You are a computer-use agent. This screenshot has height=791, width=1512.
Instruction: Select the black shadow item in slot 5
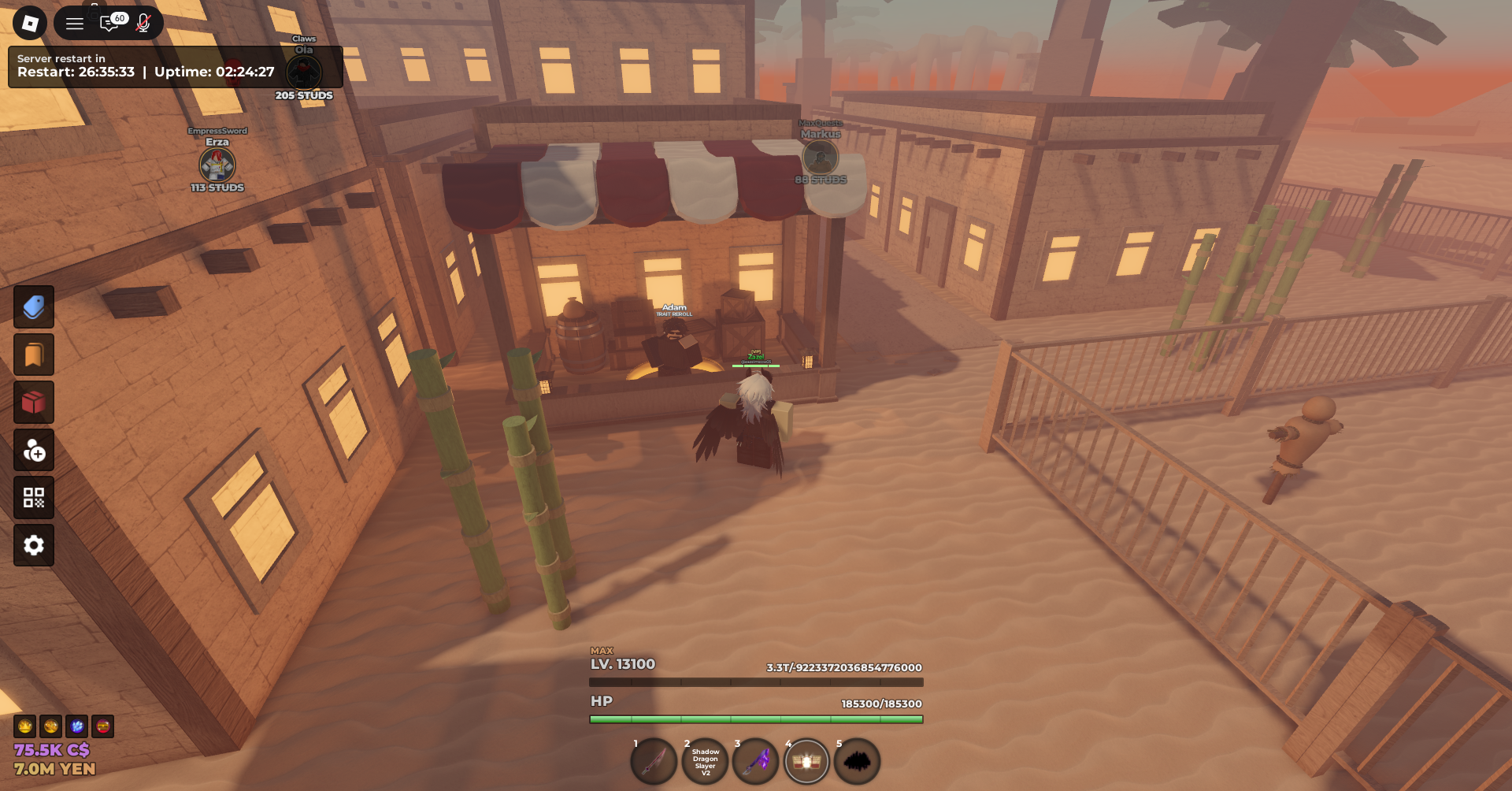point(857,762)
